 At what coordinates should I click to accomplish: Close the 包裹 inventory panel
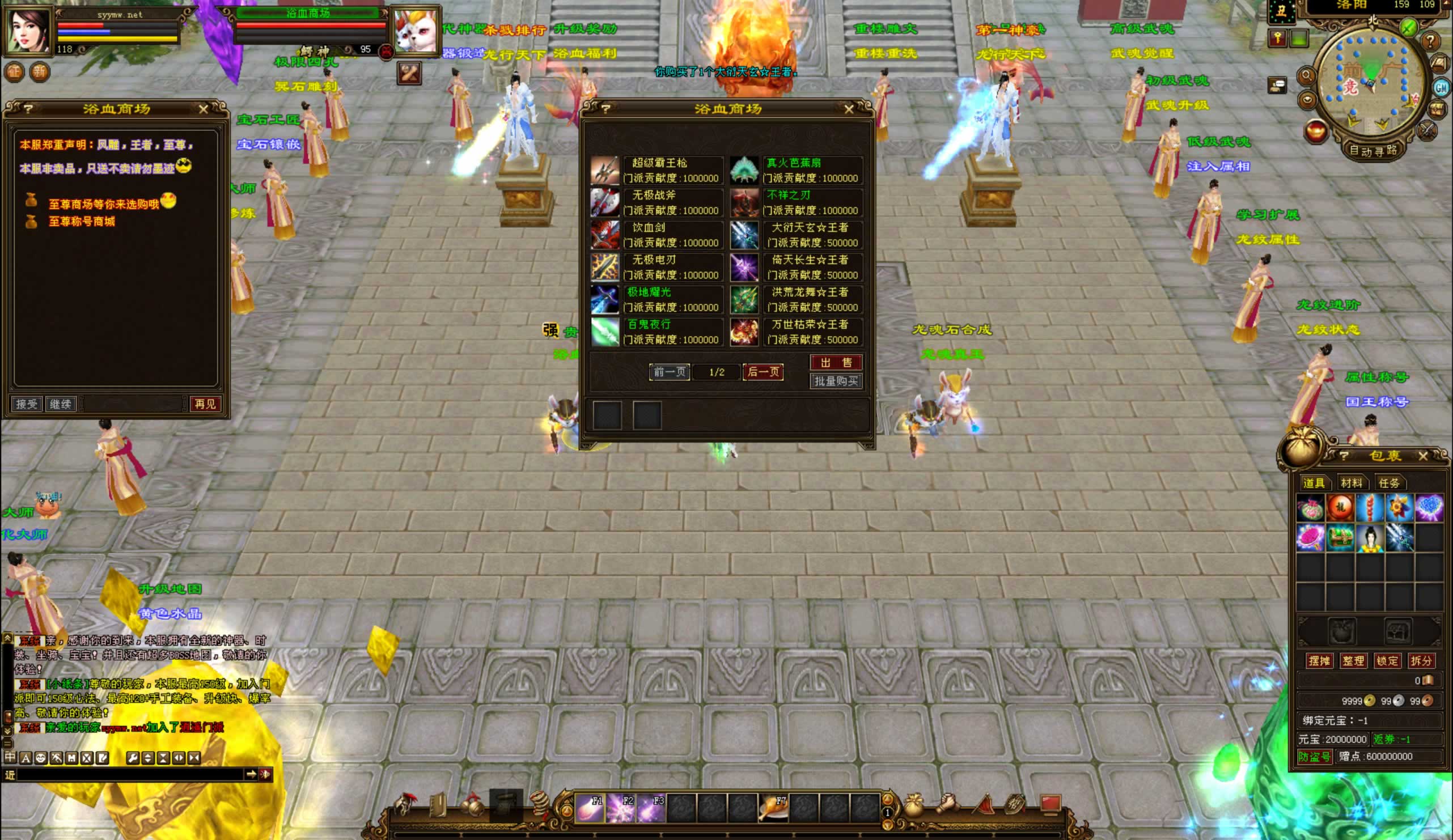[x=1422, y=456]
